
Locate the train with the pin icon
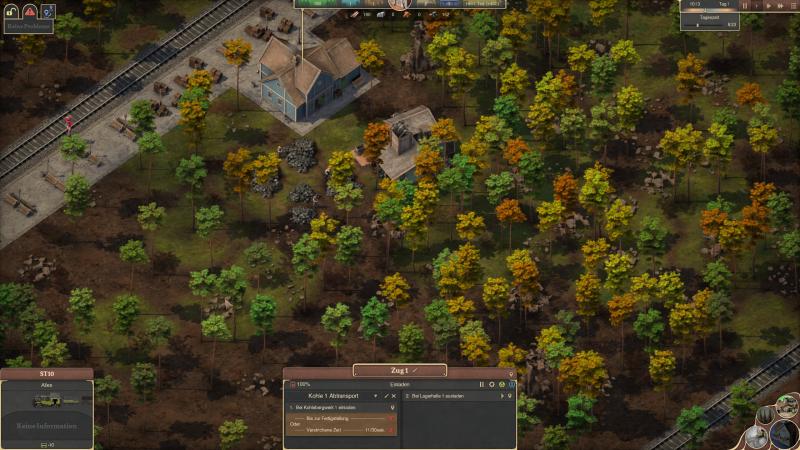point(510,374)
